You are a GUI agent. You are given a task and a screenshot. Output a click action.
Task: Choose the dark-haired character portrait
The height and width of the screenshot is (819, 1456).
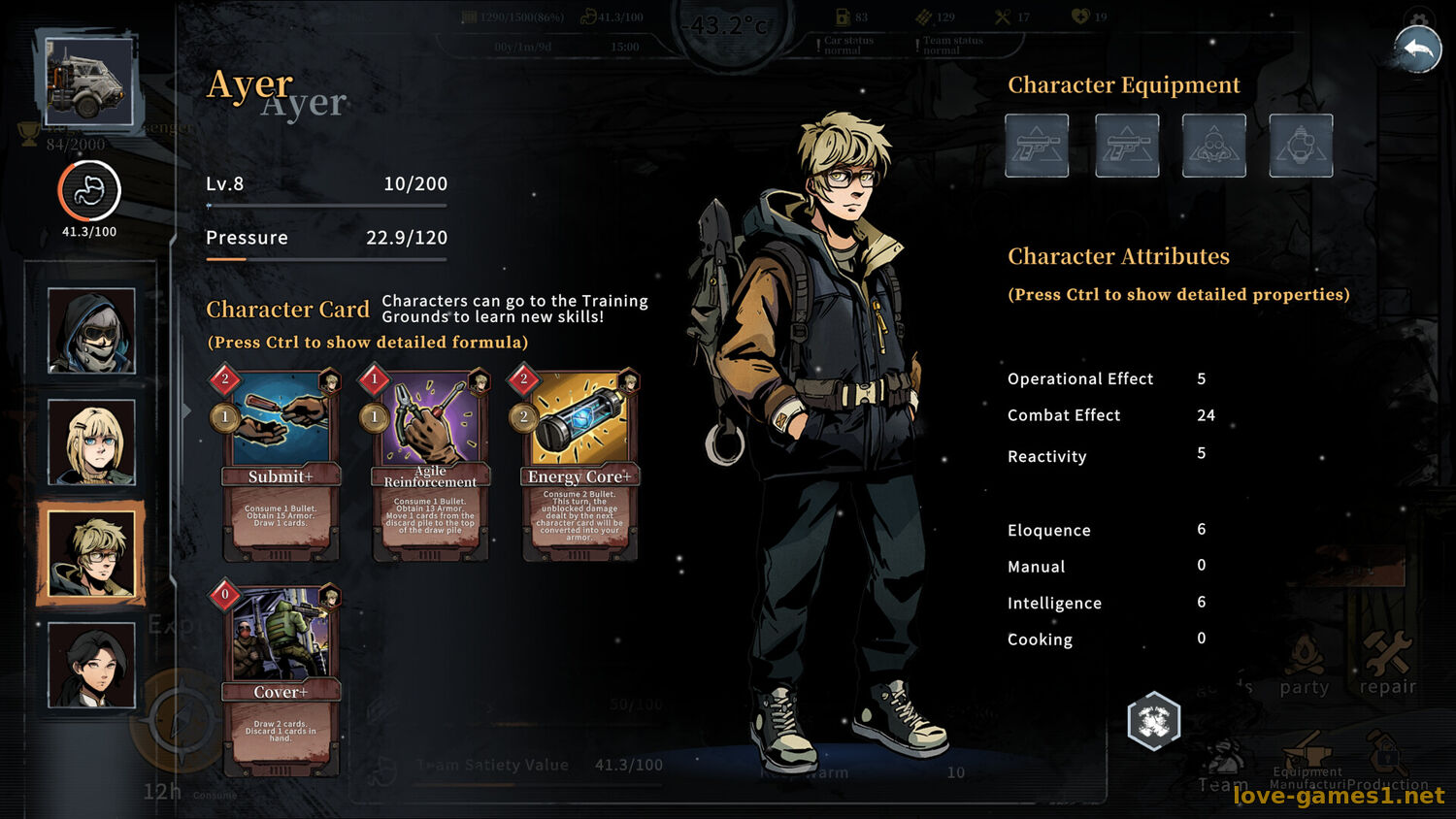click(91, 665)
